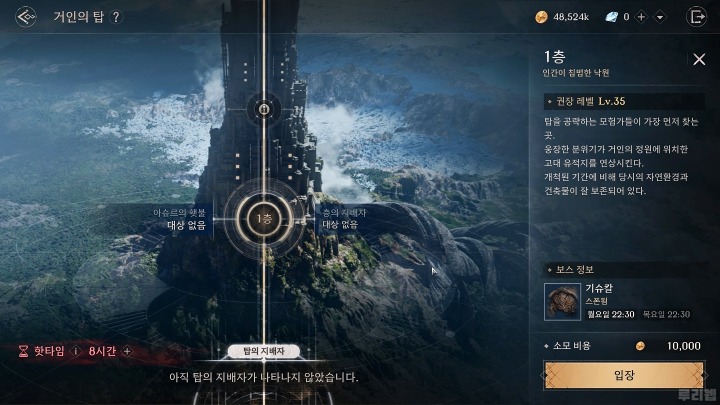The width and height of the screenshot is (720, 405).
Task: Show hot time info via the i icon
Action: tap(76, 351)
